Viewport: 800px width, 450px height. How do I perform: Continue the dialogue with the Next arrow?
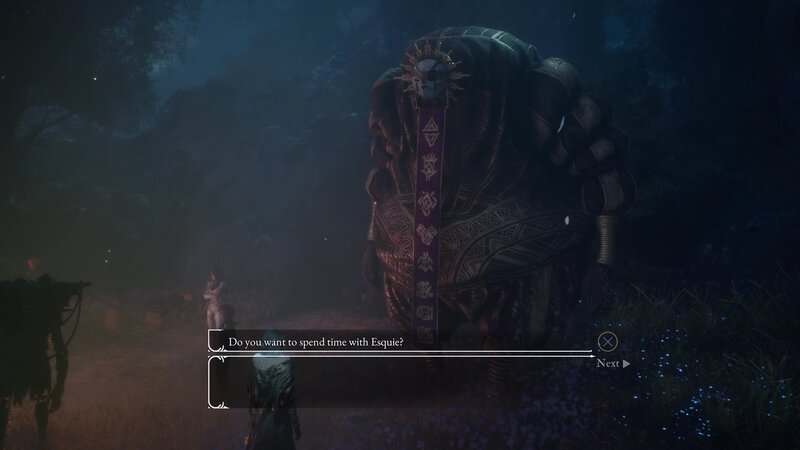click(613, 363)
